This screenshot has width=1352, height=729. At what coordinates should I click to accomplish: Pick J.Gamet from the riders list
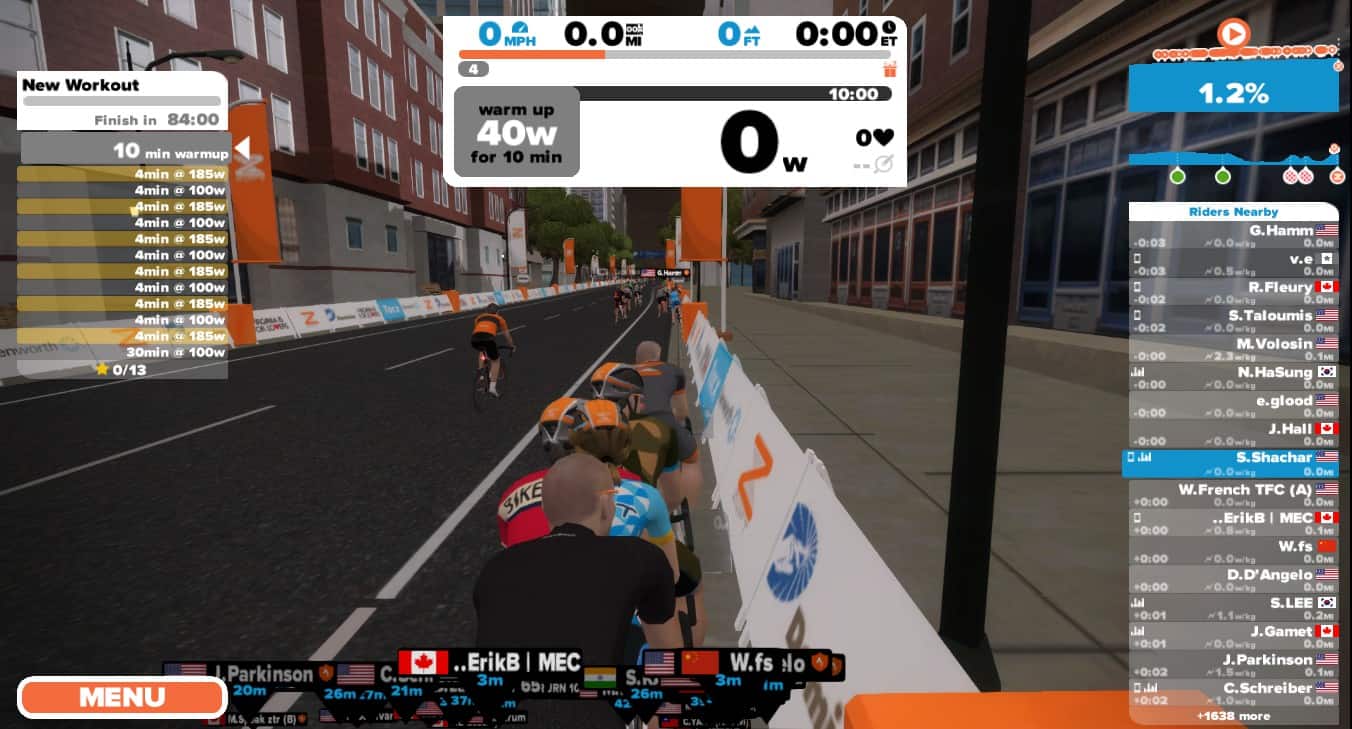point(1233,636)
